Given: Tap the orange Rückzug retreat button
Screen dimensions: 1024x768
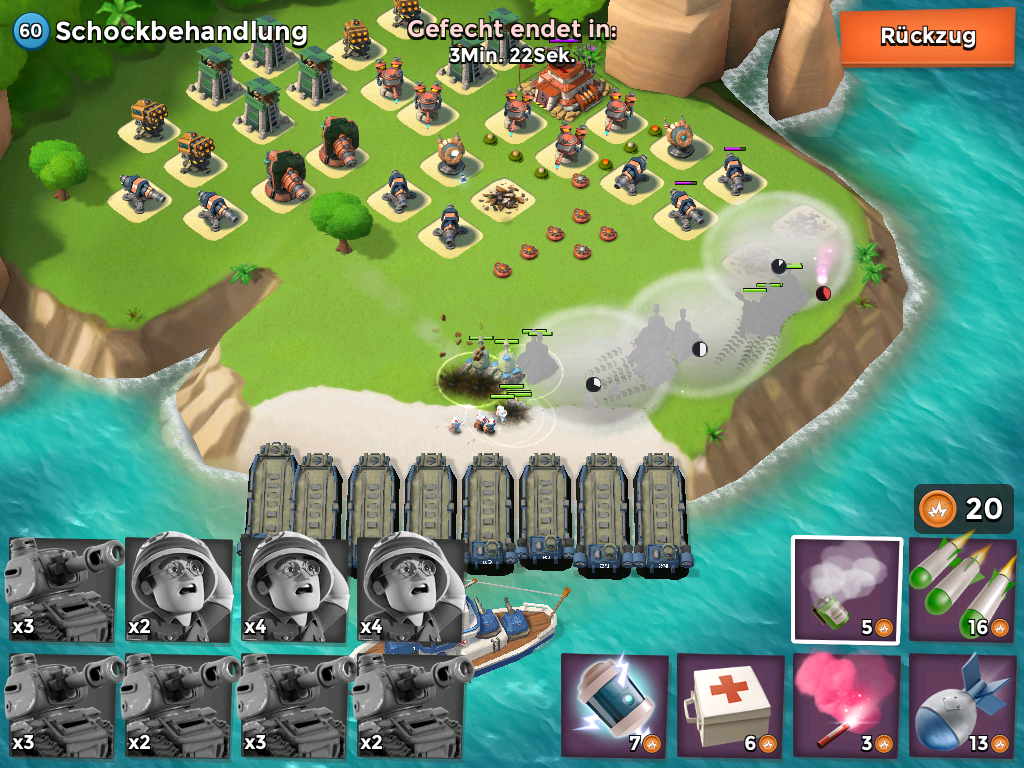Looking at the screenshot, I should pyautogui.click(x=927, y=37).
